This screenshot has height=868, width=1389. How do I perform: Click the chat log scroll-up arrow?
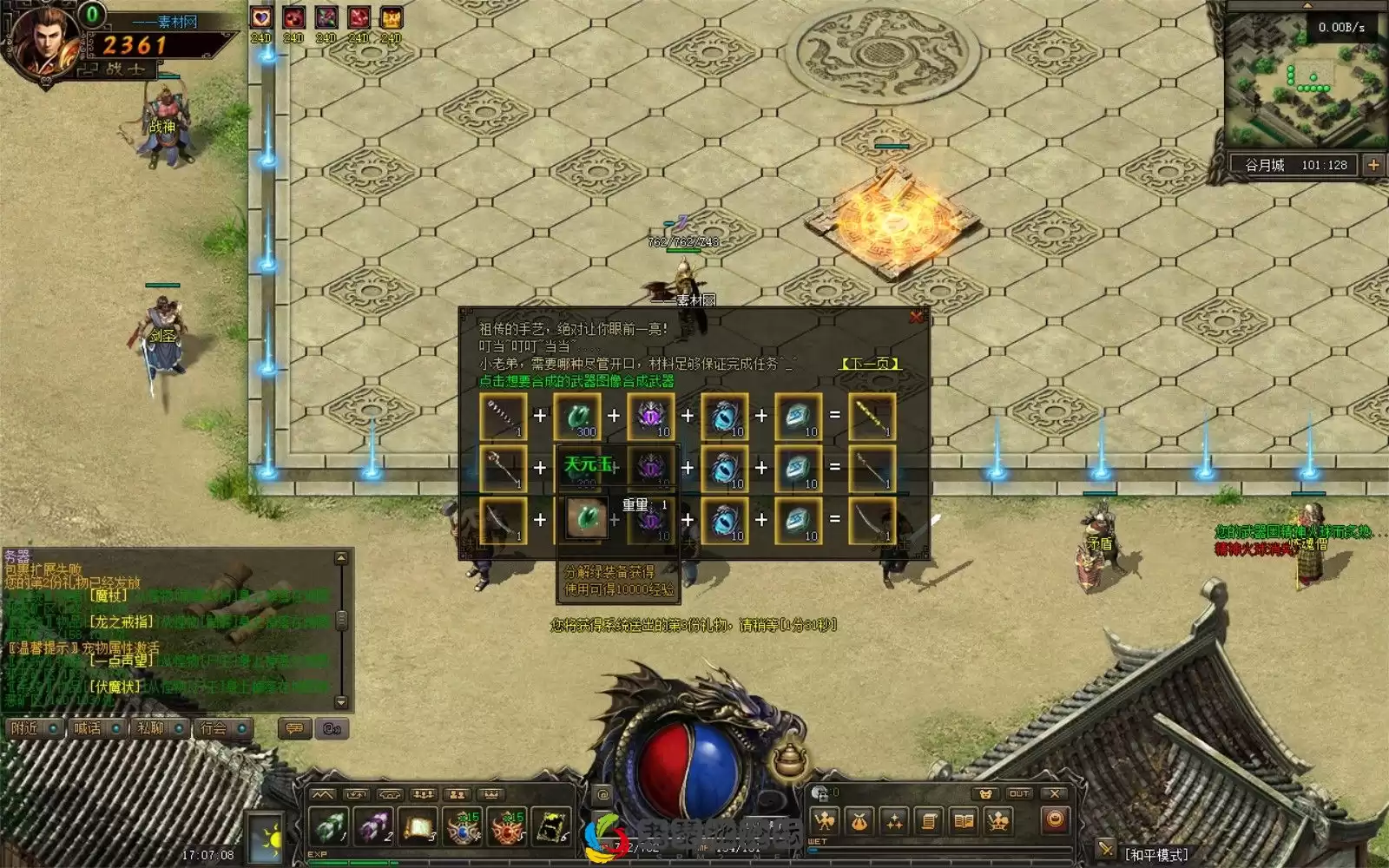[x=341, y=558]
